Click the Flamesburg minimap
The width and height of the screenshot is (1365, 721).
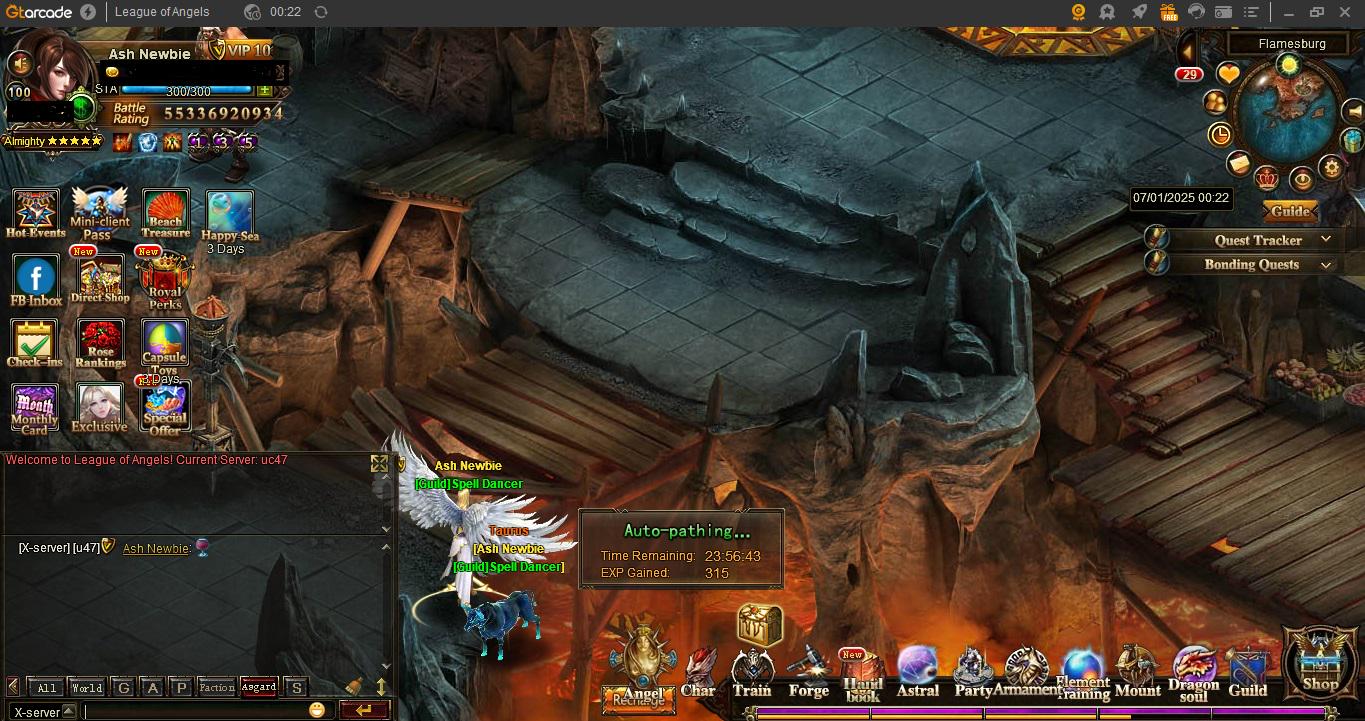pyautogui.click(x=1289, y=114)
